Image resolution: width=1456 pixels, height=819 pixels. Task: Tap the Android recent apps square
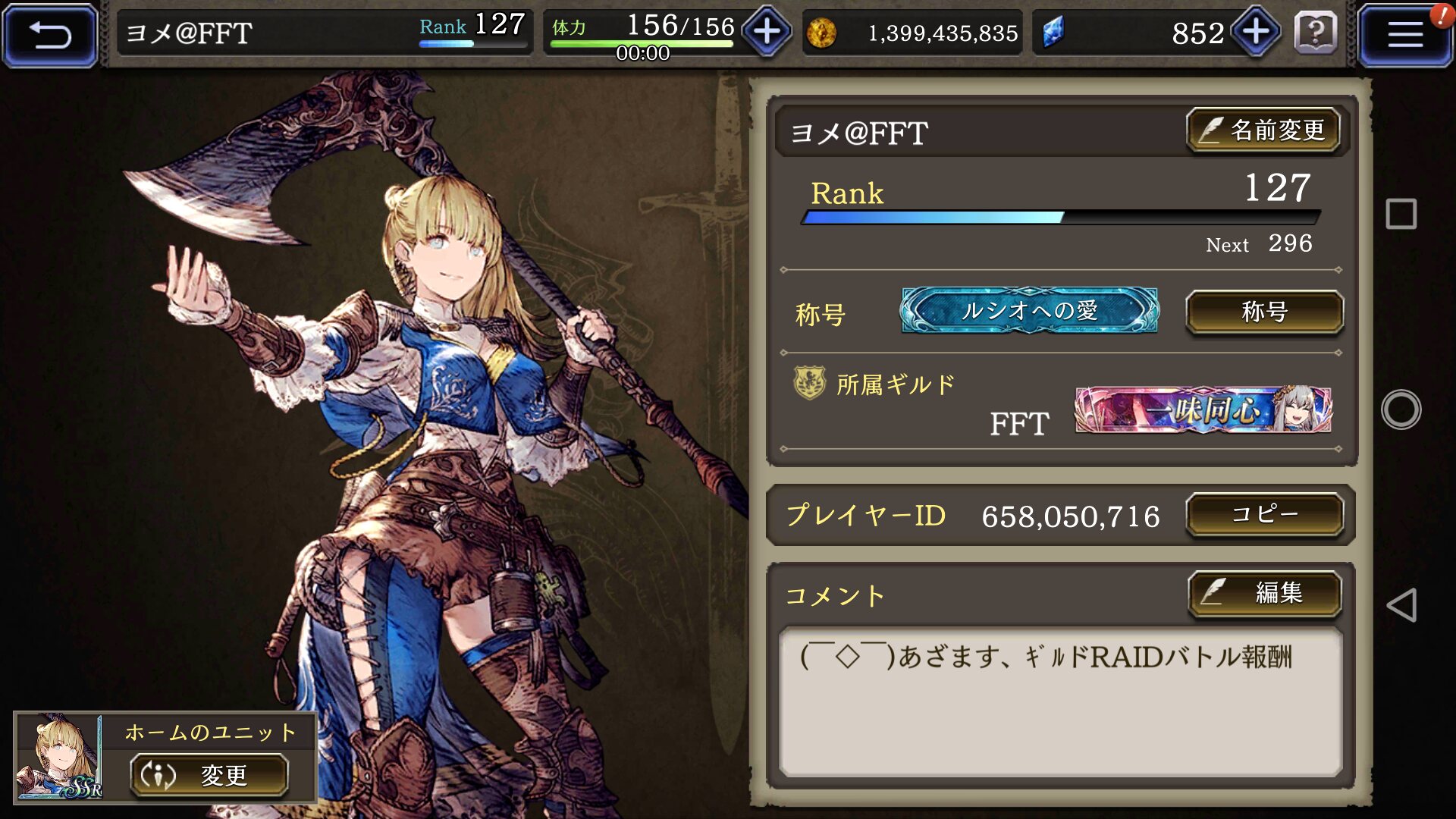coord(1401,214)
